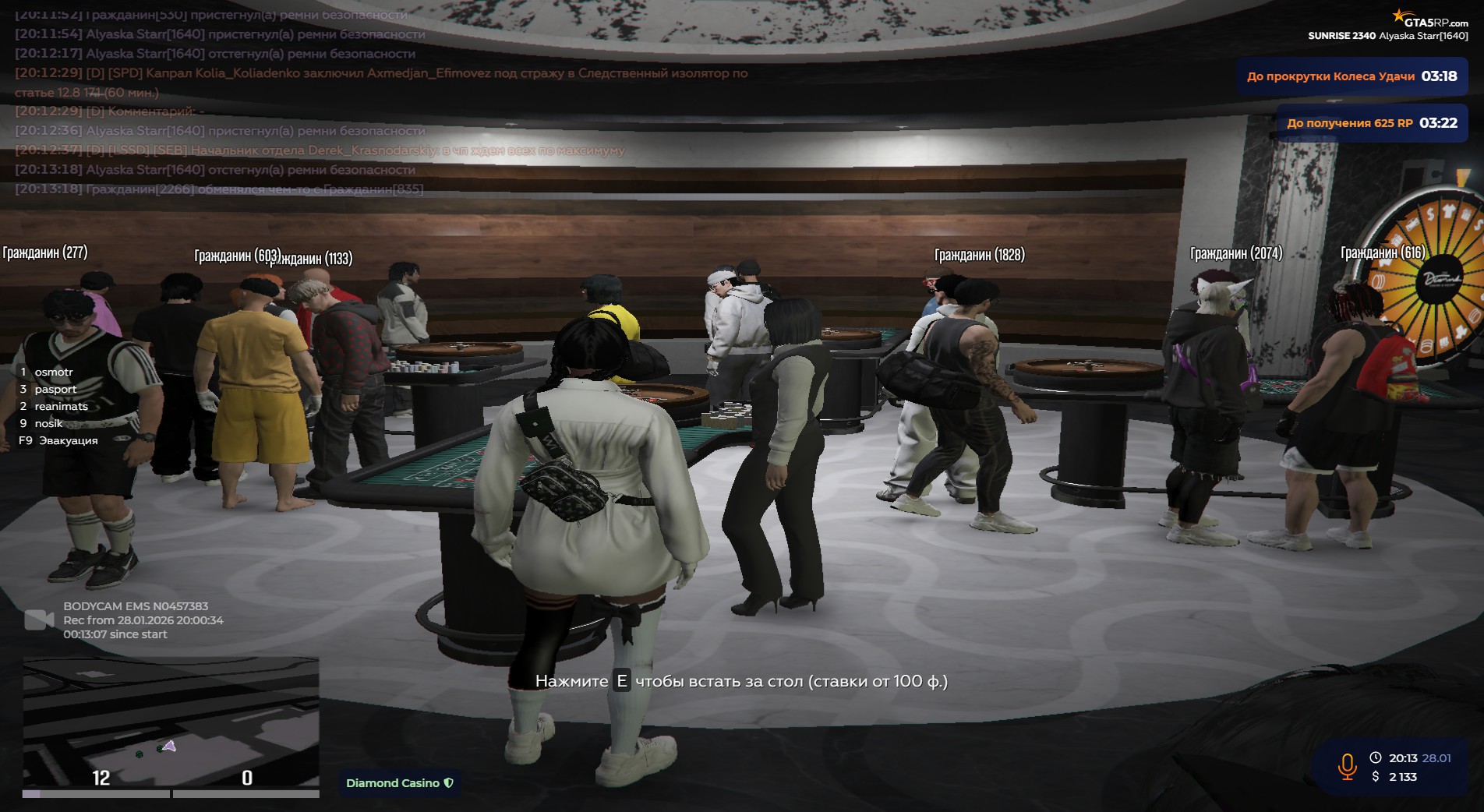
Task: Click the Diamond Casino location label
Action: click(399, 783)
